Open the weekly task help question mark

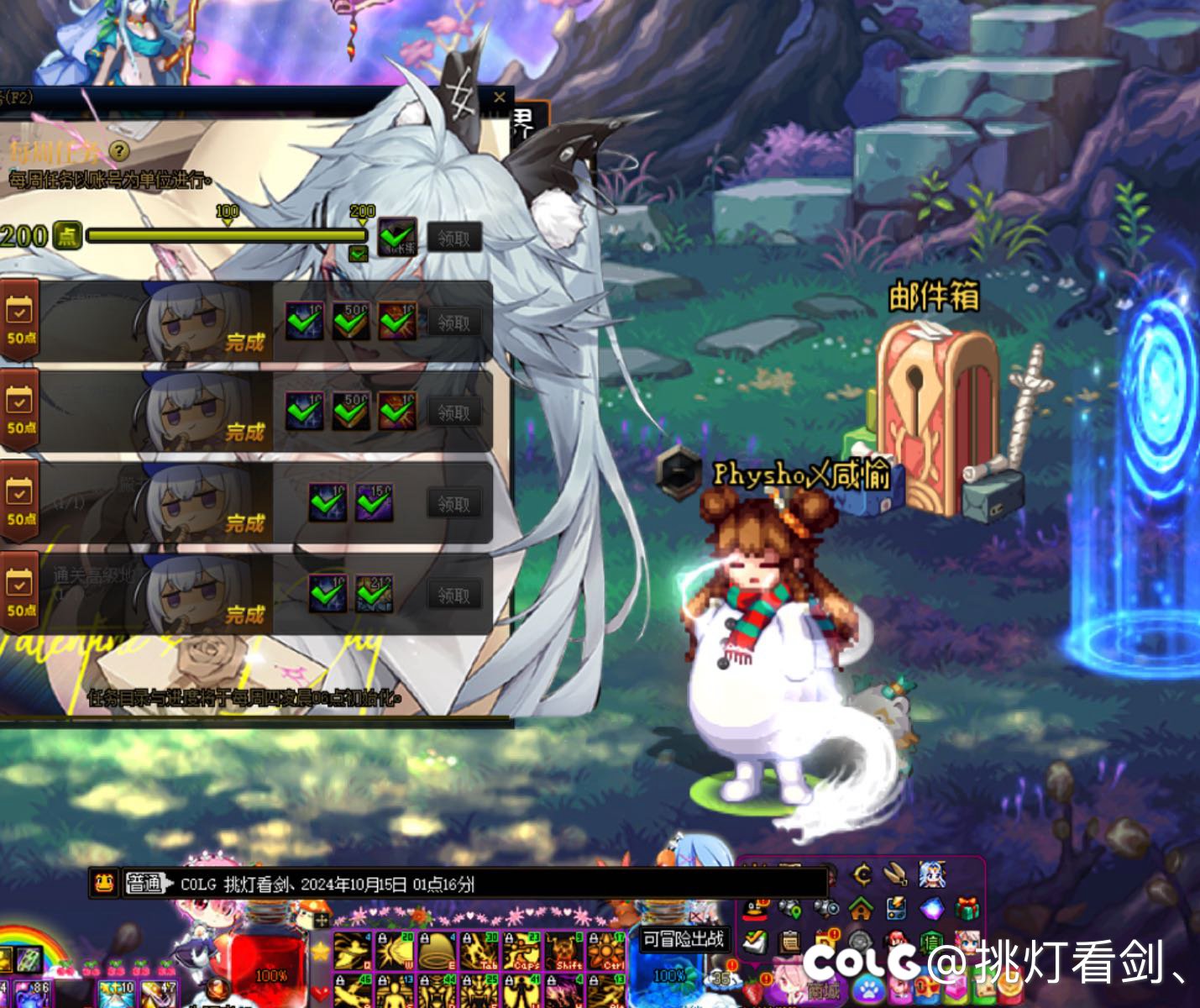120,150
